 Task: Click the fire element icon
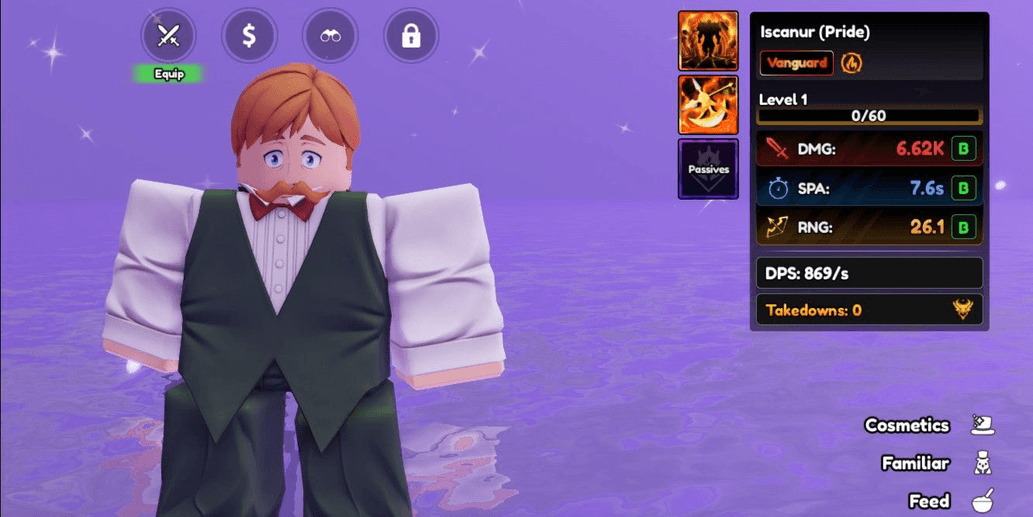851,63
